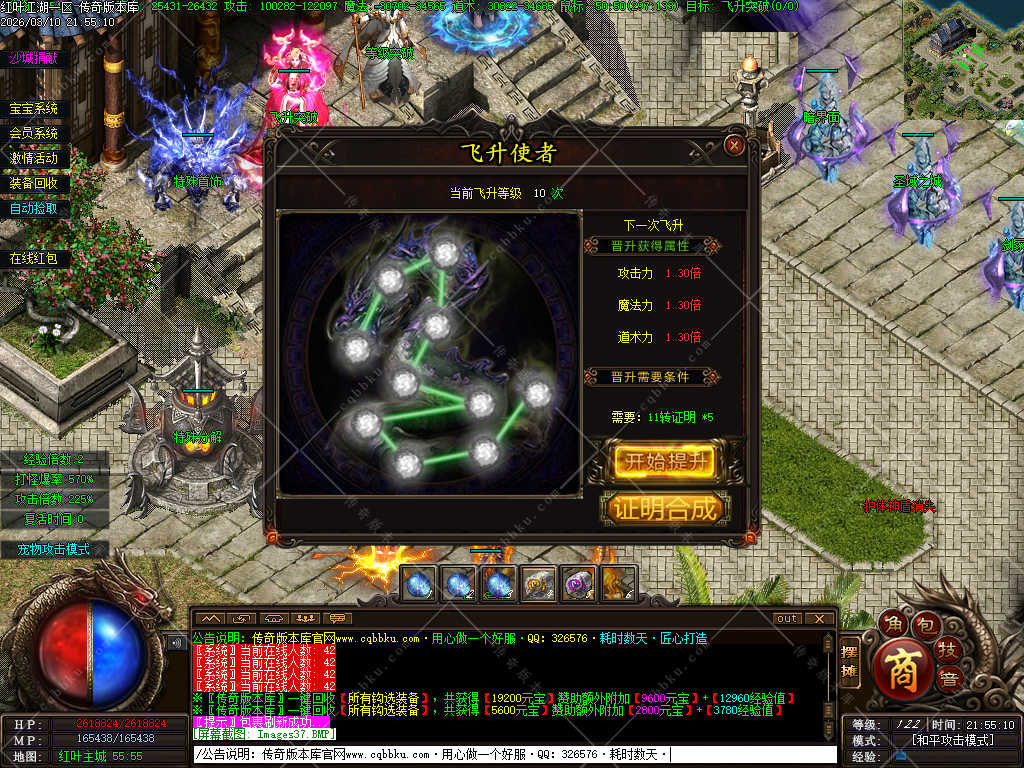Toggle sound with the 音 button
Screen dimensions: 1024x768
pyautogui.click(x=948, y=681)
